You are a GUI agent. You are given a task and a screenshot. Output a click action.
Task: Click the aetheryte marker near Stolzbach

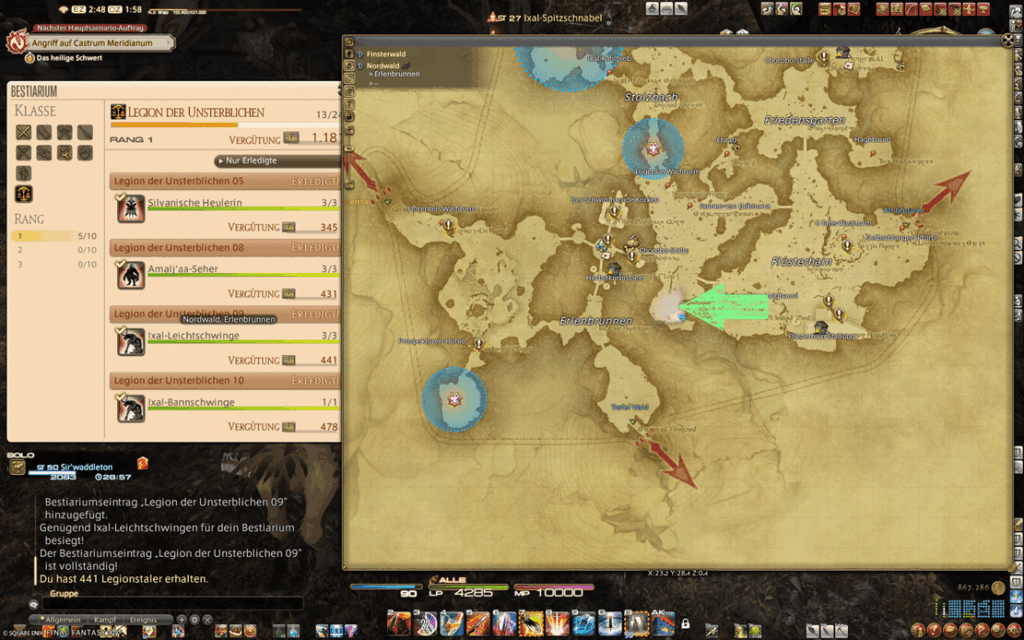click(x=652, y=149)
